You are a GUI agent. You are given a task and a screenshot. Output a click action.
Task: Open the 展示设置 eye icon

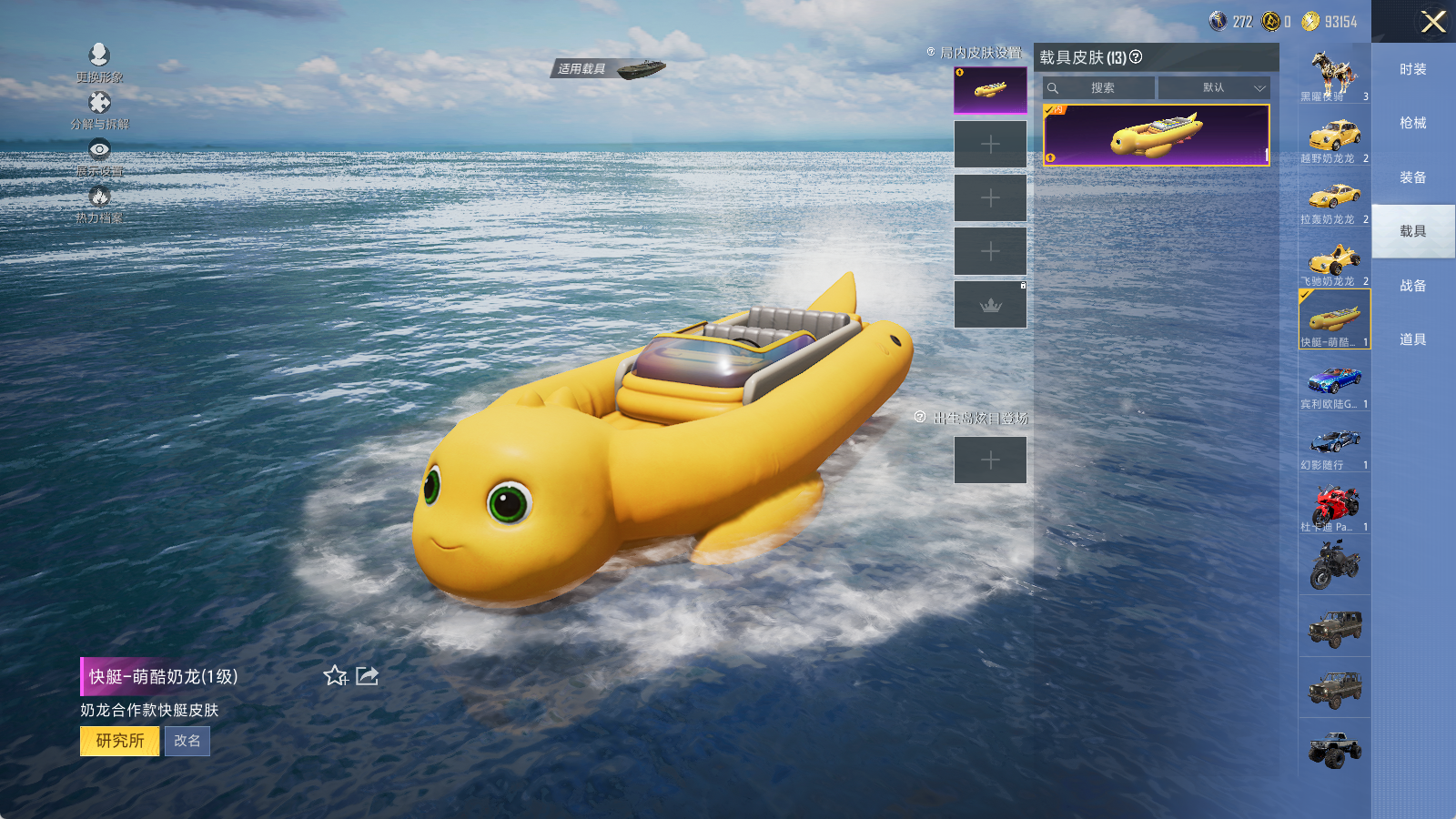point(99,150)
